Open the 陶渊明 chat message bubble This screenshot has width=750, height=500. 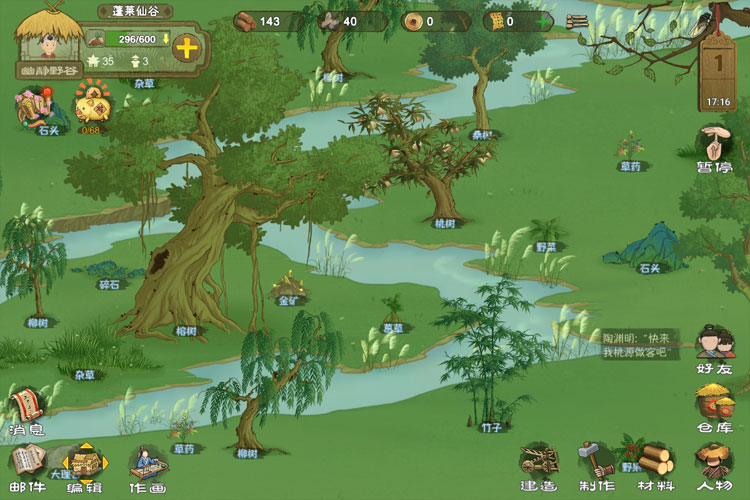point(641,345)
